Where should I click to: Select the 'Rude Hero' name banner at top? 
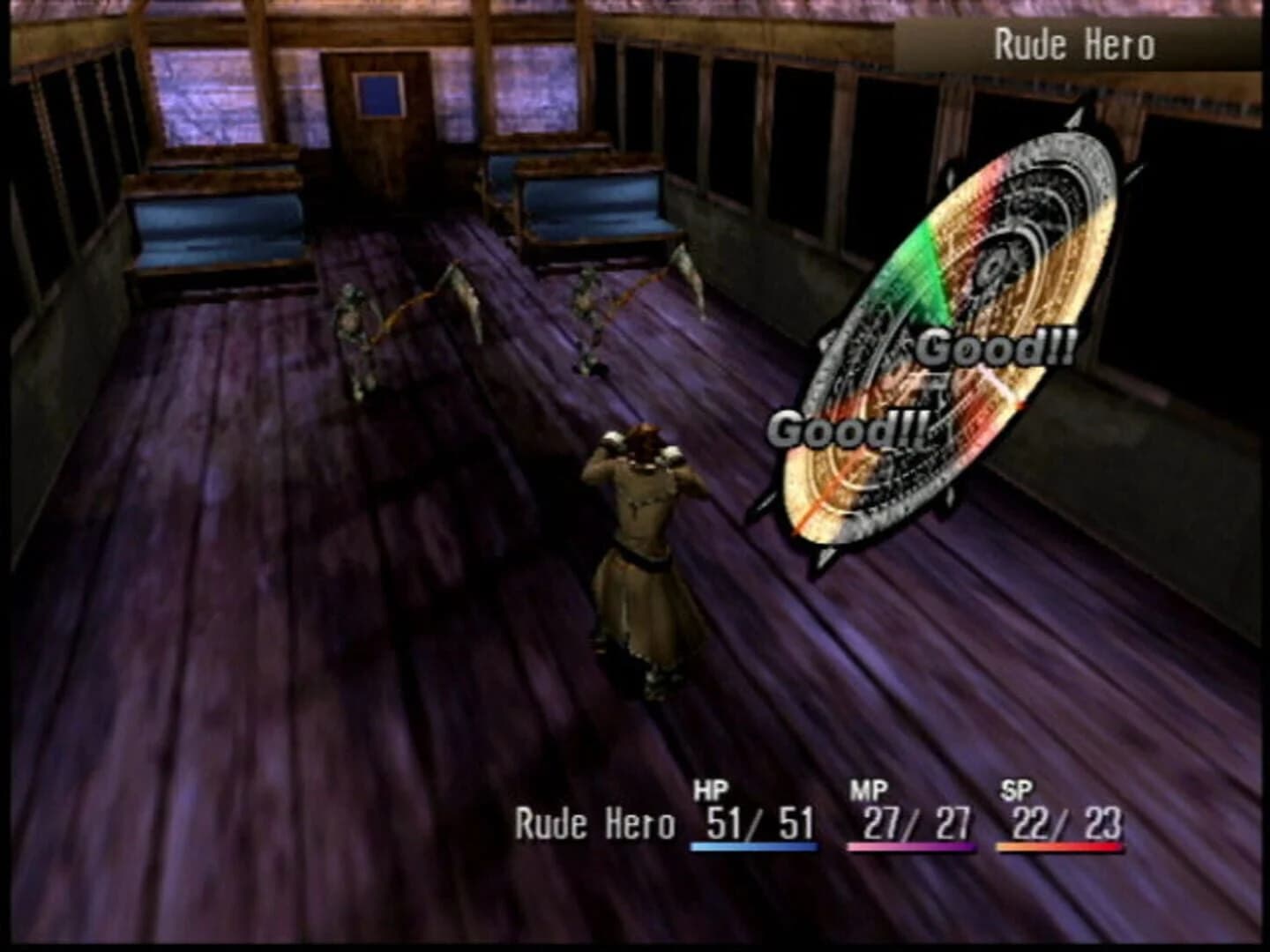click(1076, 40)
